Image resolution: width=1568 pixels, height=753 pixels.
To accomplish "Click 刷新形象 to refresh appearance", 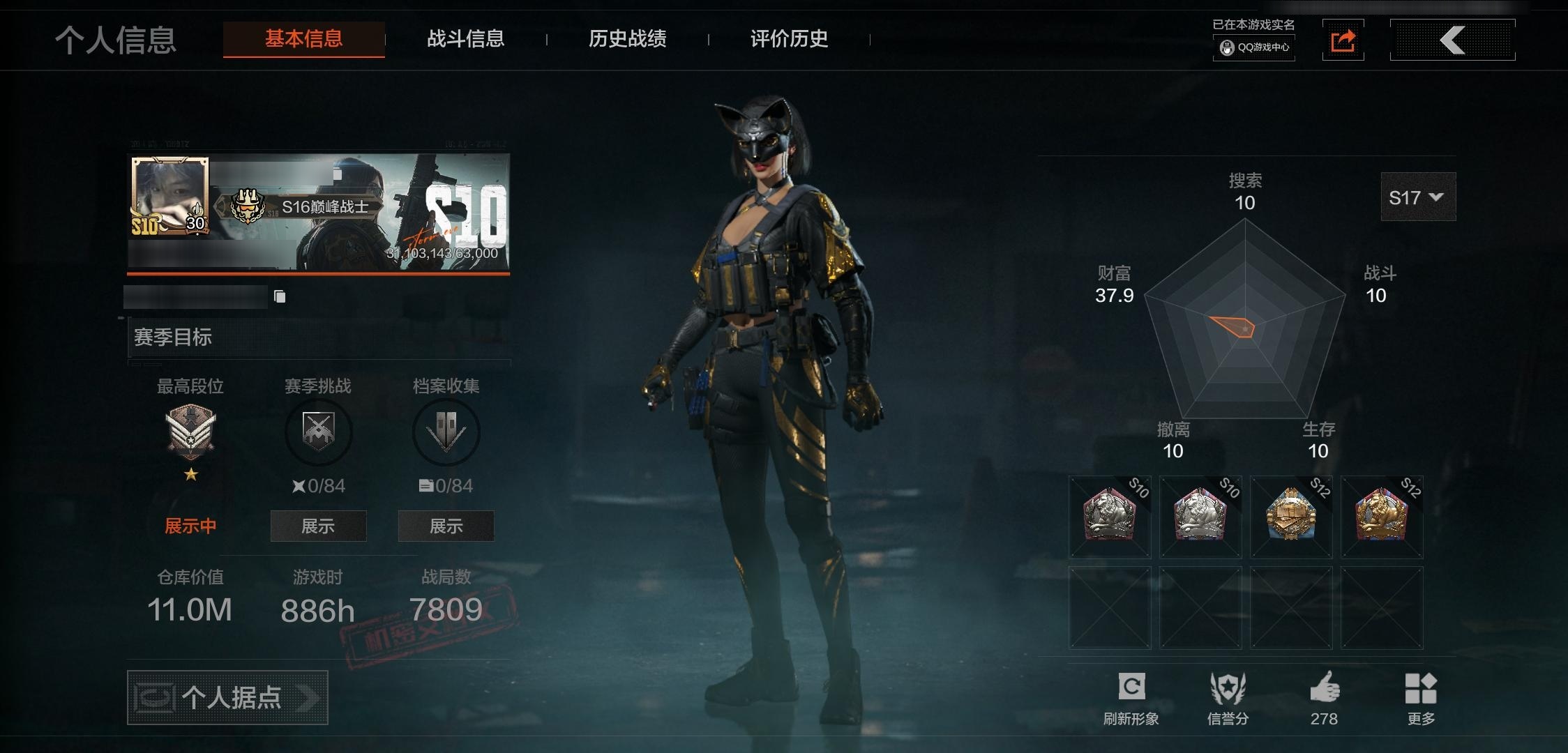I will [1131, 698].
